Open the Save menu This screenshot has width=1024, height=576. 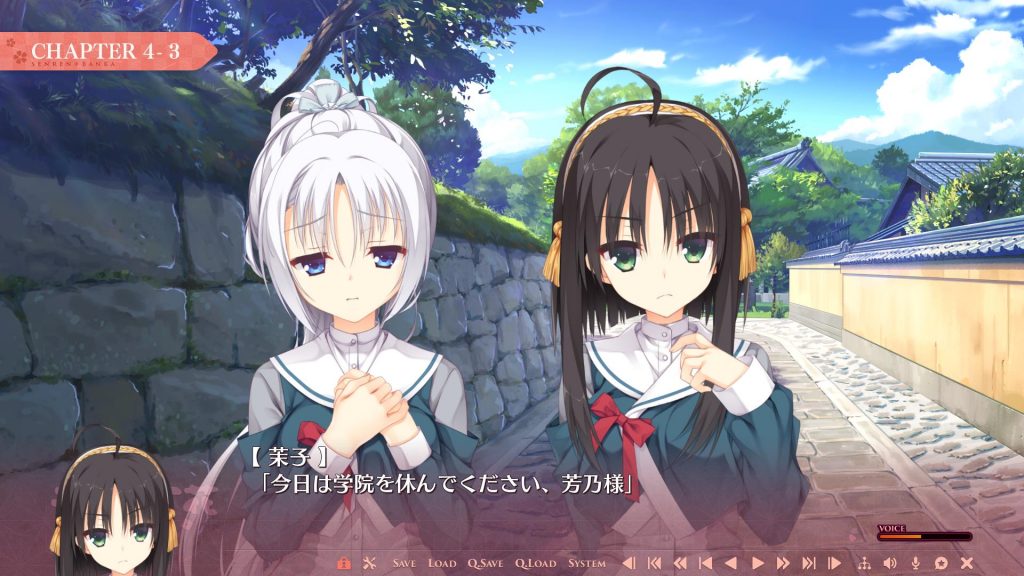[404, 563]
